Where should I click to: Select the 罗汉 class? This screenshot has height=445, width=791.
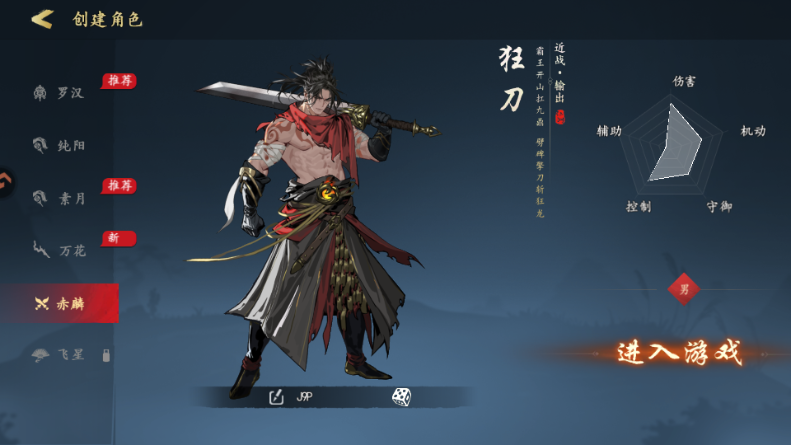(x=60, y=93)
